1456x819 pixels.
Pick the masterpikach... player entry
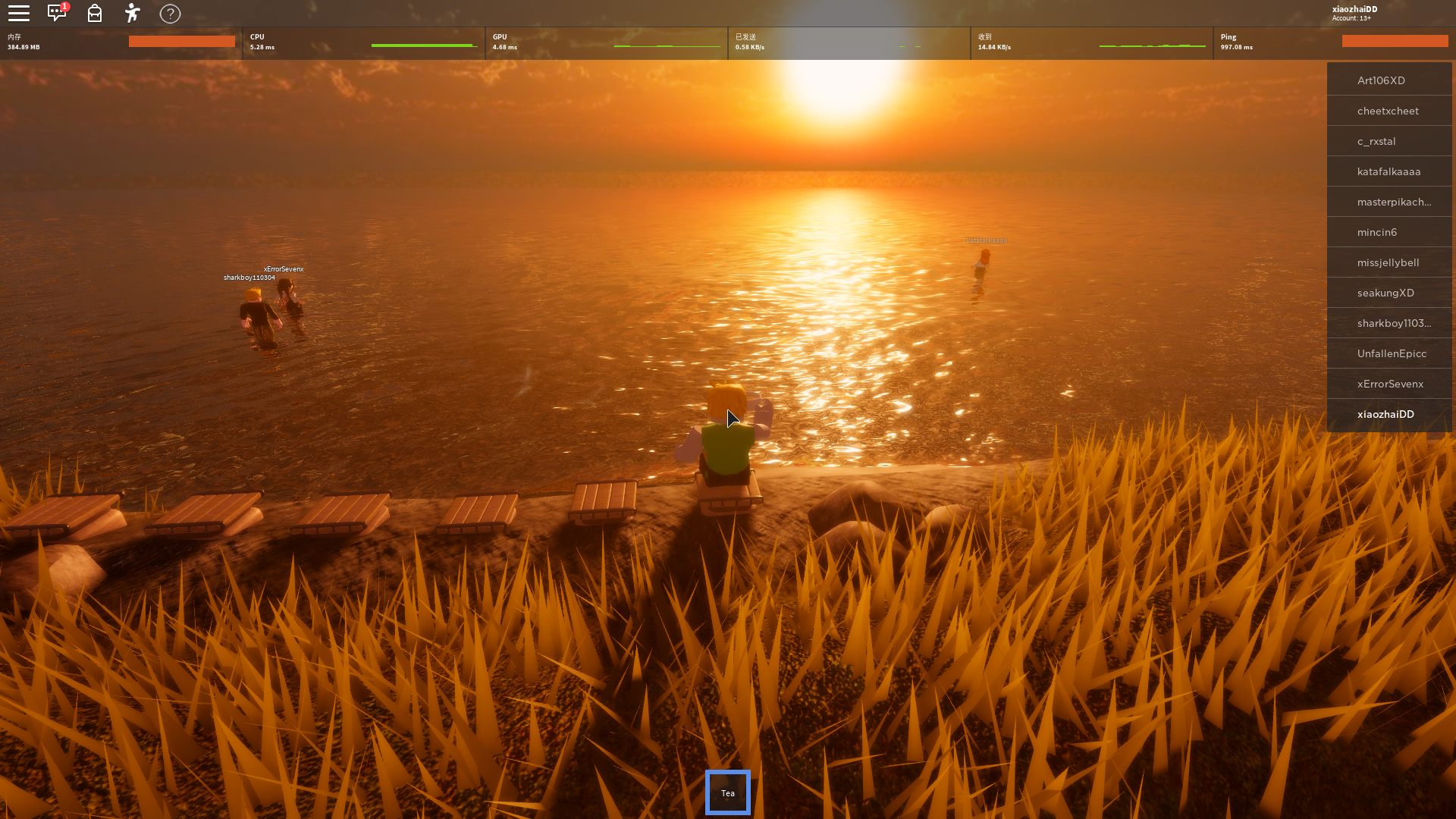coord(1389,202)
